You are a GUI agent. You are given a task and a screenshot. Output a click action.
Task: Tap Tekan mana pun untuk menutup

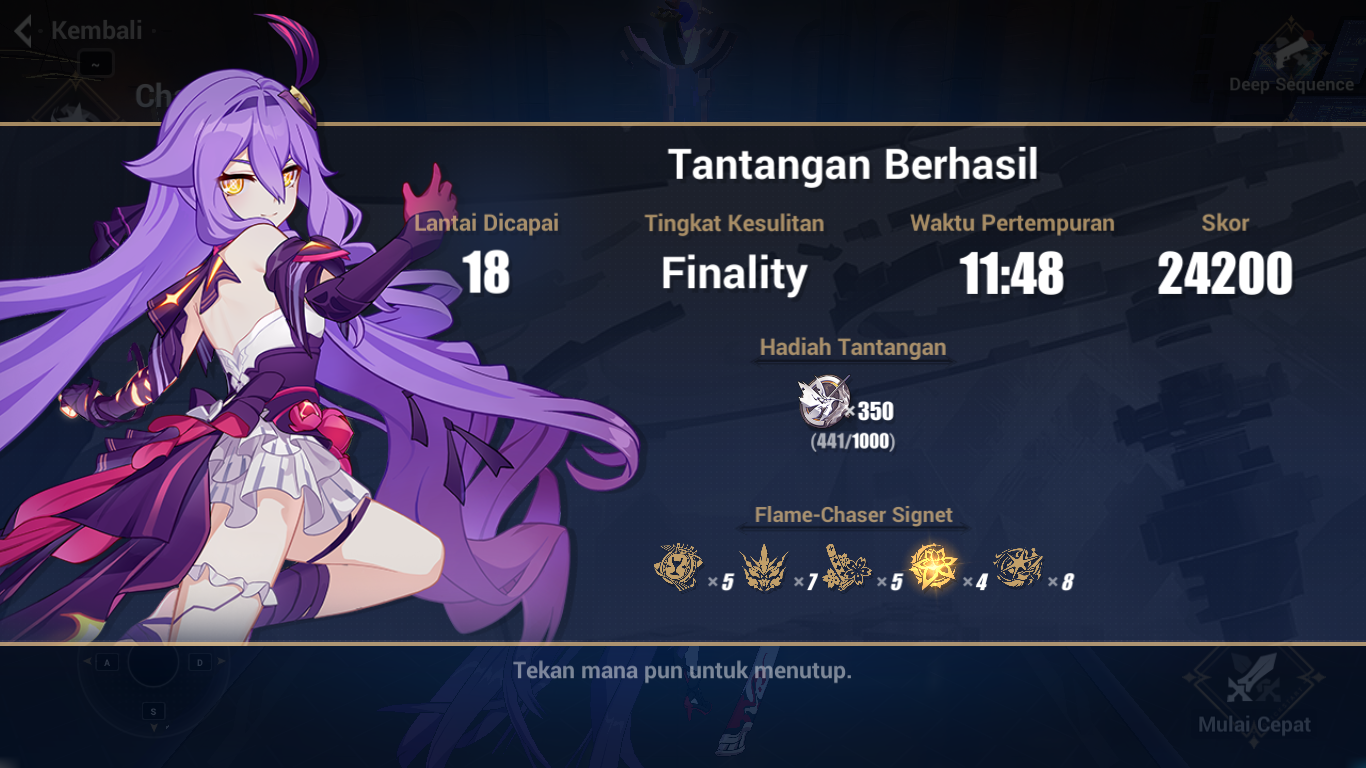[683, 671]
